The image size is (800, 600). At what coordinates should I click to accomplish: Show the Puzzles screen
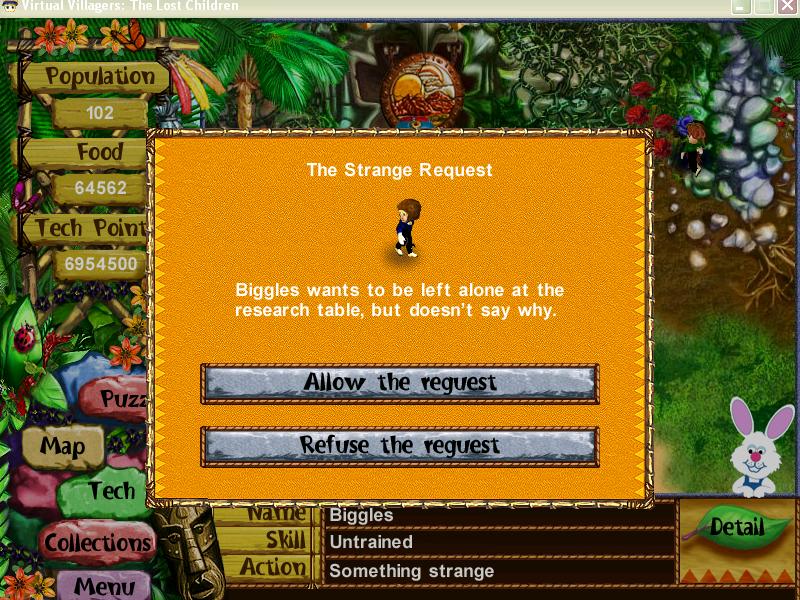pyautogui.click(x=124, y=400)
